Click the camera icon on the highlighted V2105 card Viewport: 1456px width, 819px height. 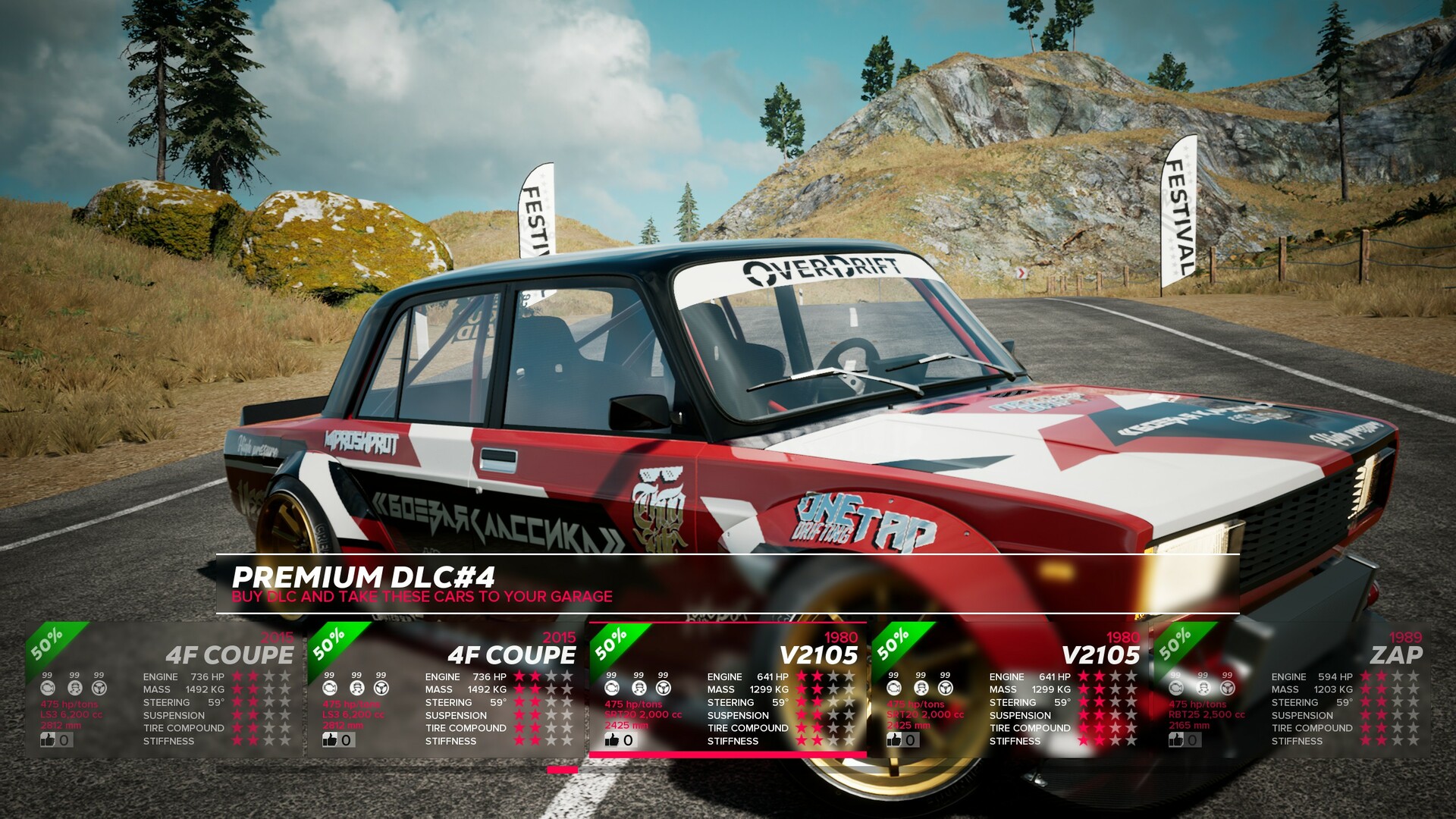click(x=613, y=686)
